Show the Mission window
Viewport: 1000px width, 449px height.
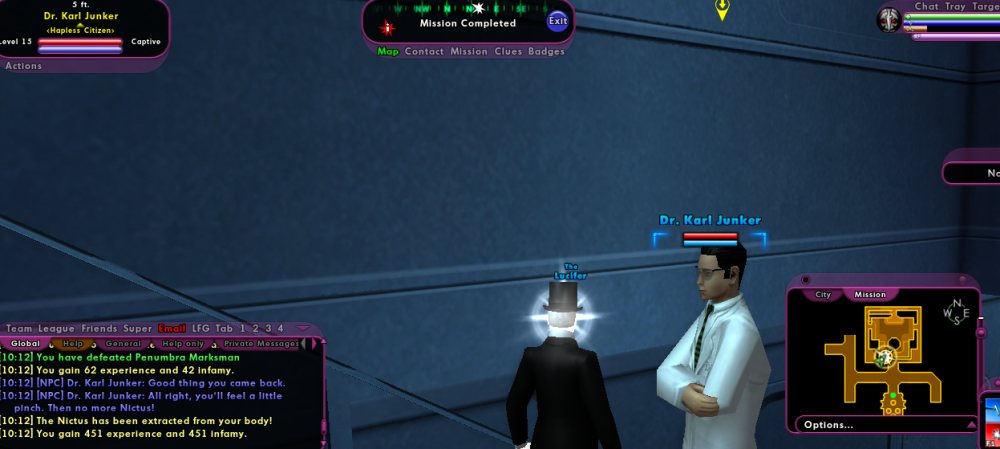pos(469,51)
